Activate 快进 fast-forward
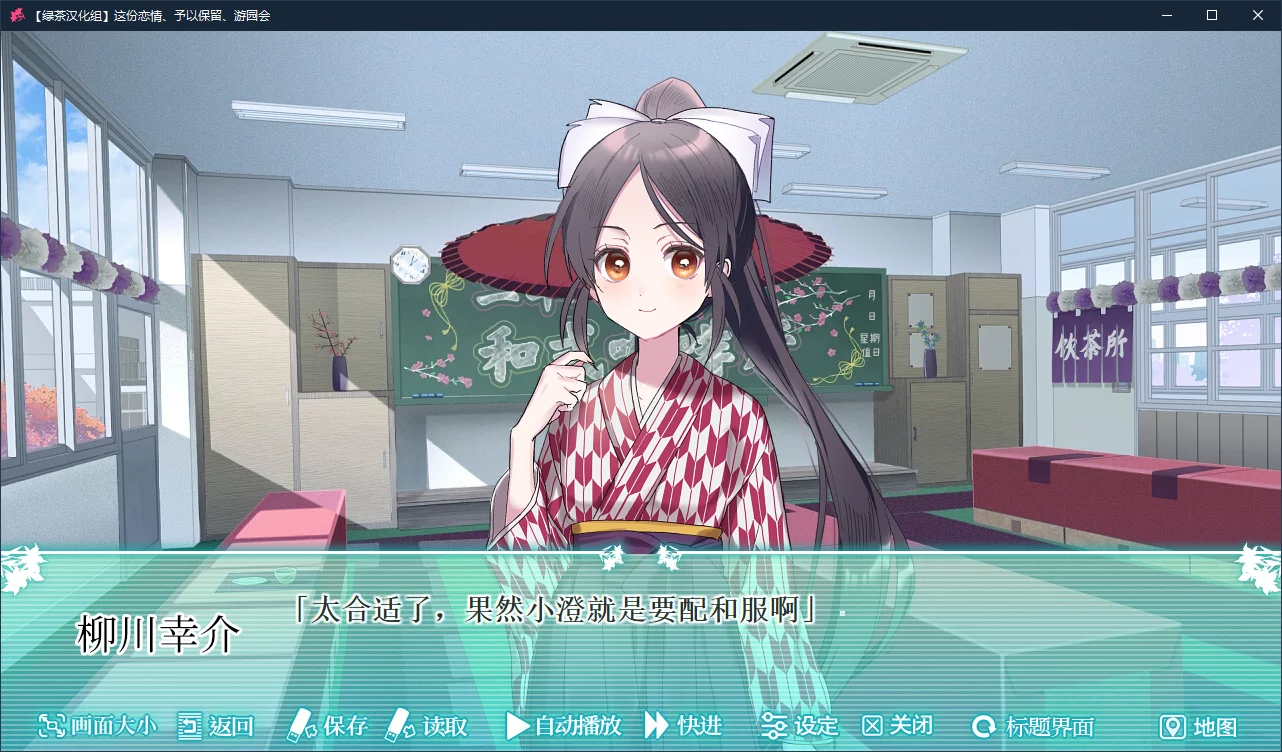This screenshot has height=752, width=1282. coord(683,726)
